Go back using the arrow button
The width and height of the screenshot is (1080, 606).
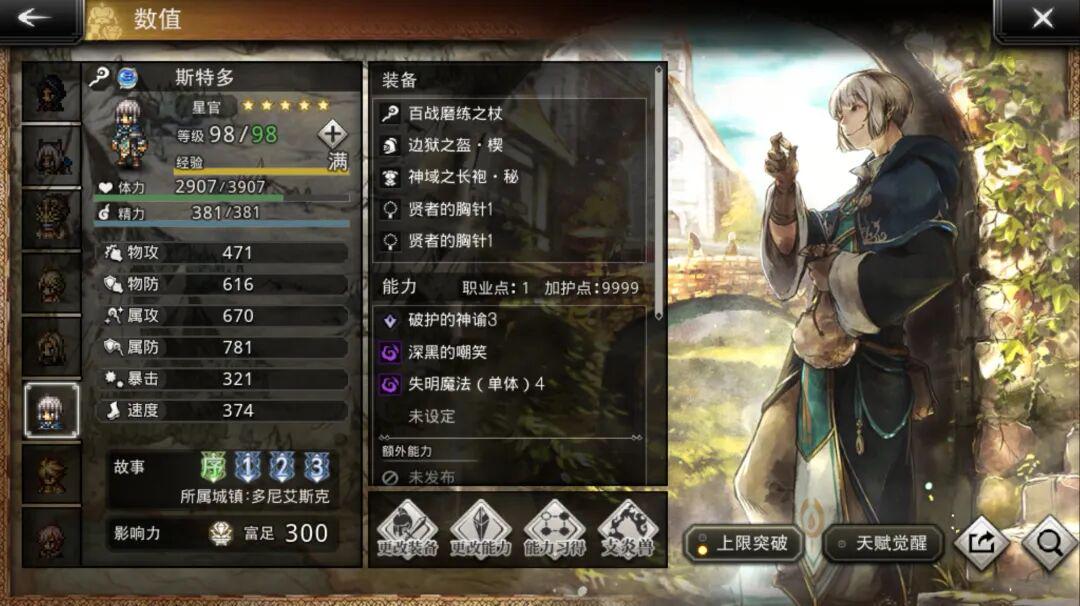pos(36,18)
